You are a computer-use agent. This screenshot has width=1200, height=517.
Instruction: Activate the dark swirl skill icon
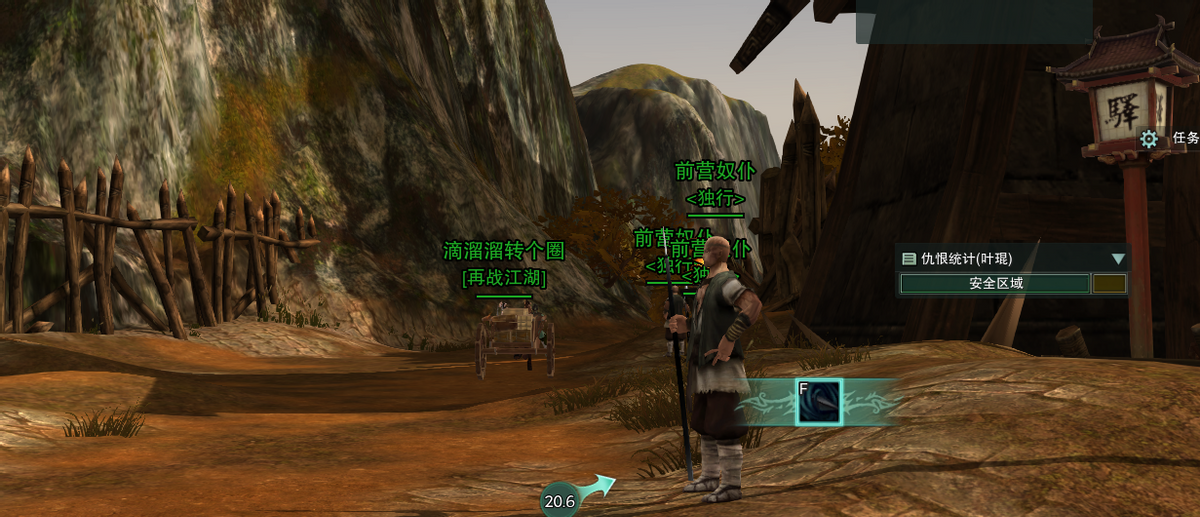818,402
